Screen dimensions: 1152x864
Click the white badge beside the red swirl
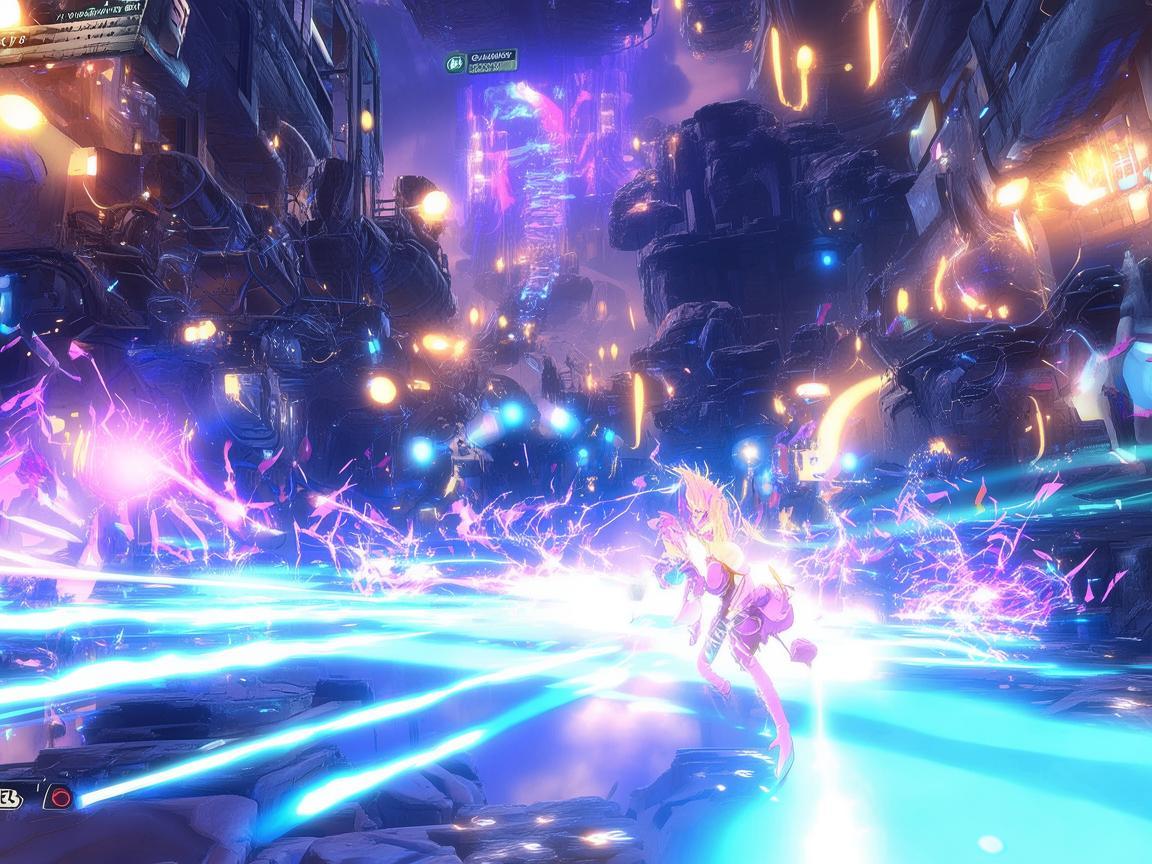coord(10,797)
